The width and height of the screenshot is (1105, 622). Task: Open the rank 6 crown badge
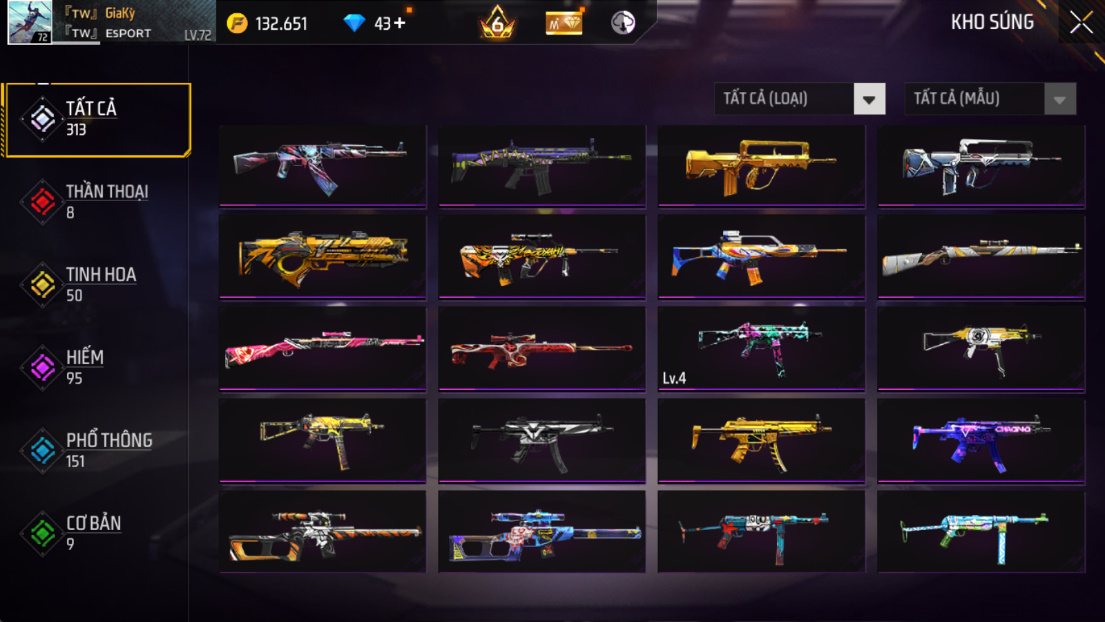pos(497,23)
